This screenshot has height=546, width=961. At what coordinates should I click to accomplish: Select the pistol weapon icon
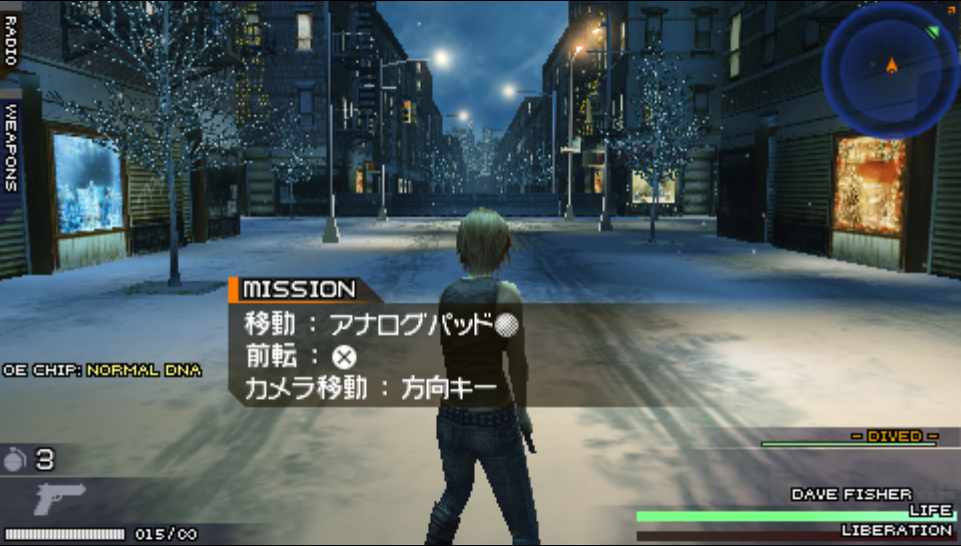pyautogui.click(x=60, y=498)
